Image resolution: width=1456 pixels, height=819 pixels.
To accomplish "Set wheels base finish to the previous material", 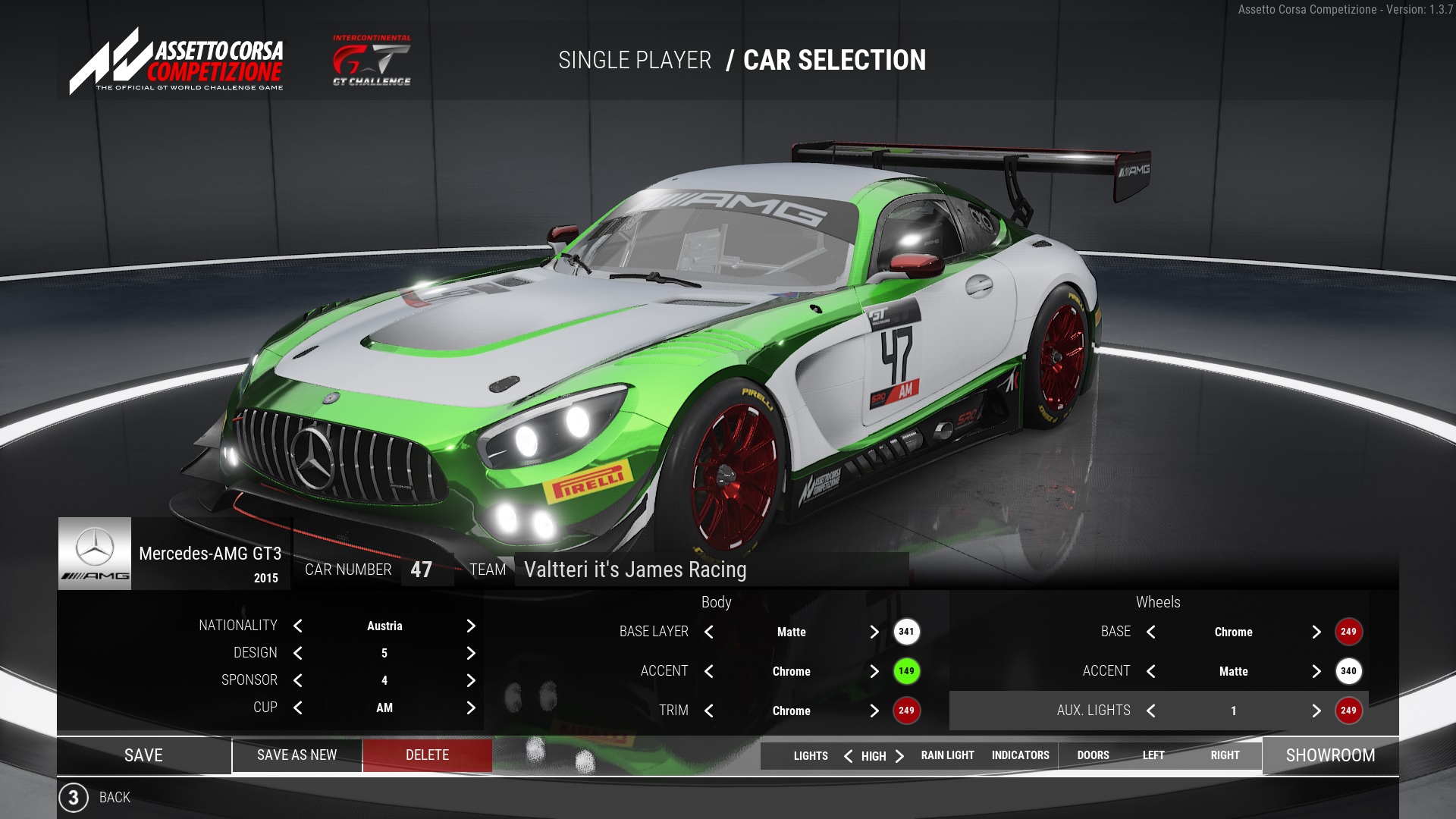I will pyautogui.click(x=1151, y=632).
